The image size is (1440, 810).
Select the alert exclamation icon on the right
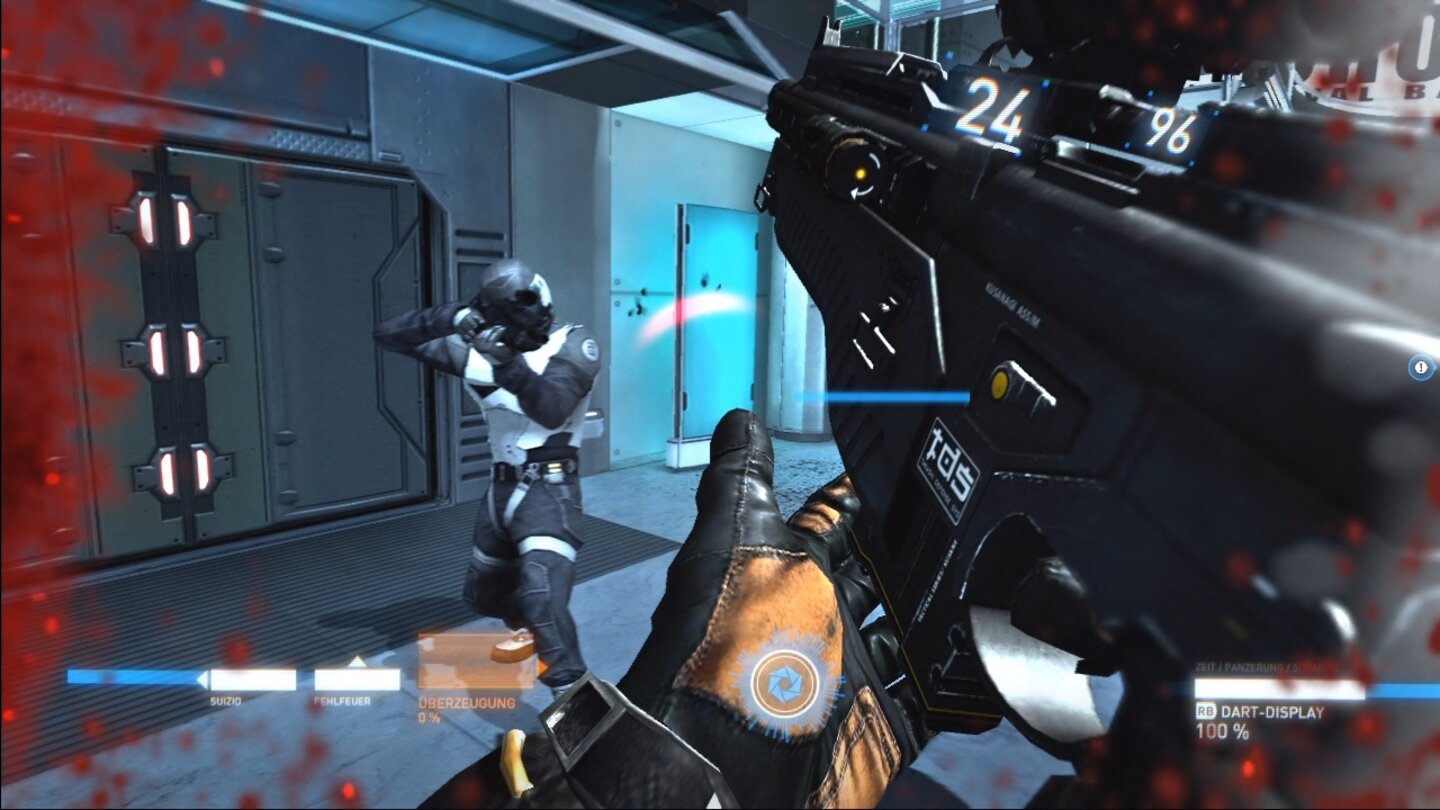pos(1418,369)
